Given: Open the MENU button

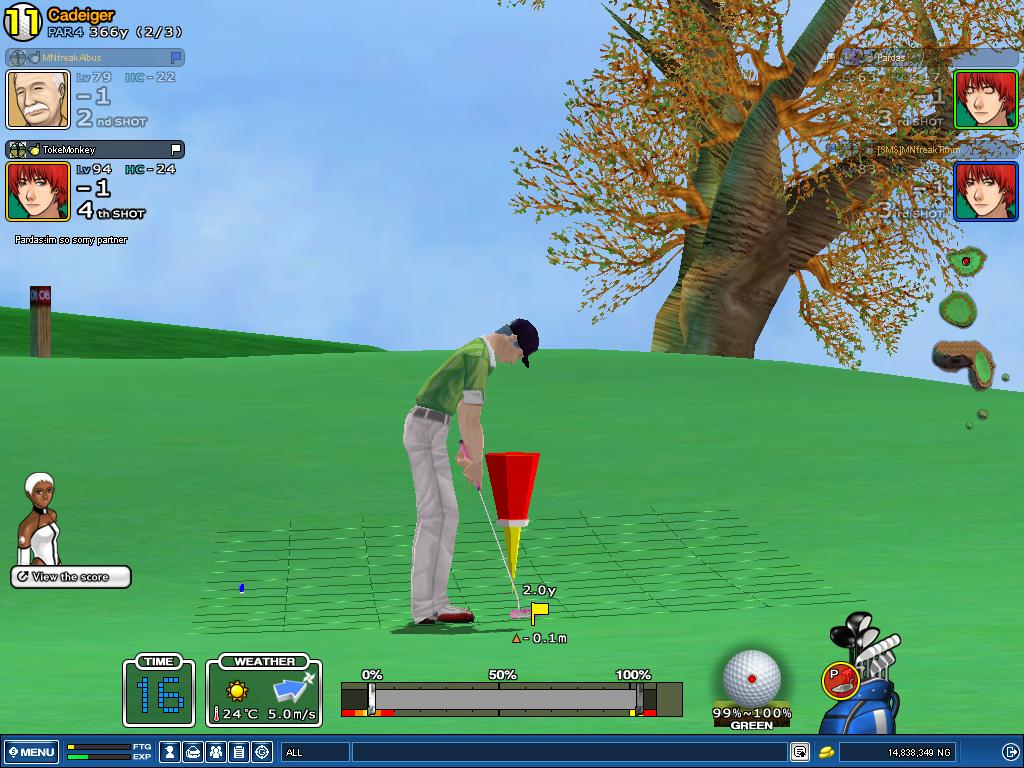Looking at the screenshot, I should pyautogui.click(x=31, y=752).
